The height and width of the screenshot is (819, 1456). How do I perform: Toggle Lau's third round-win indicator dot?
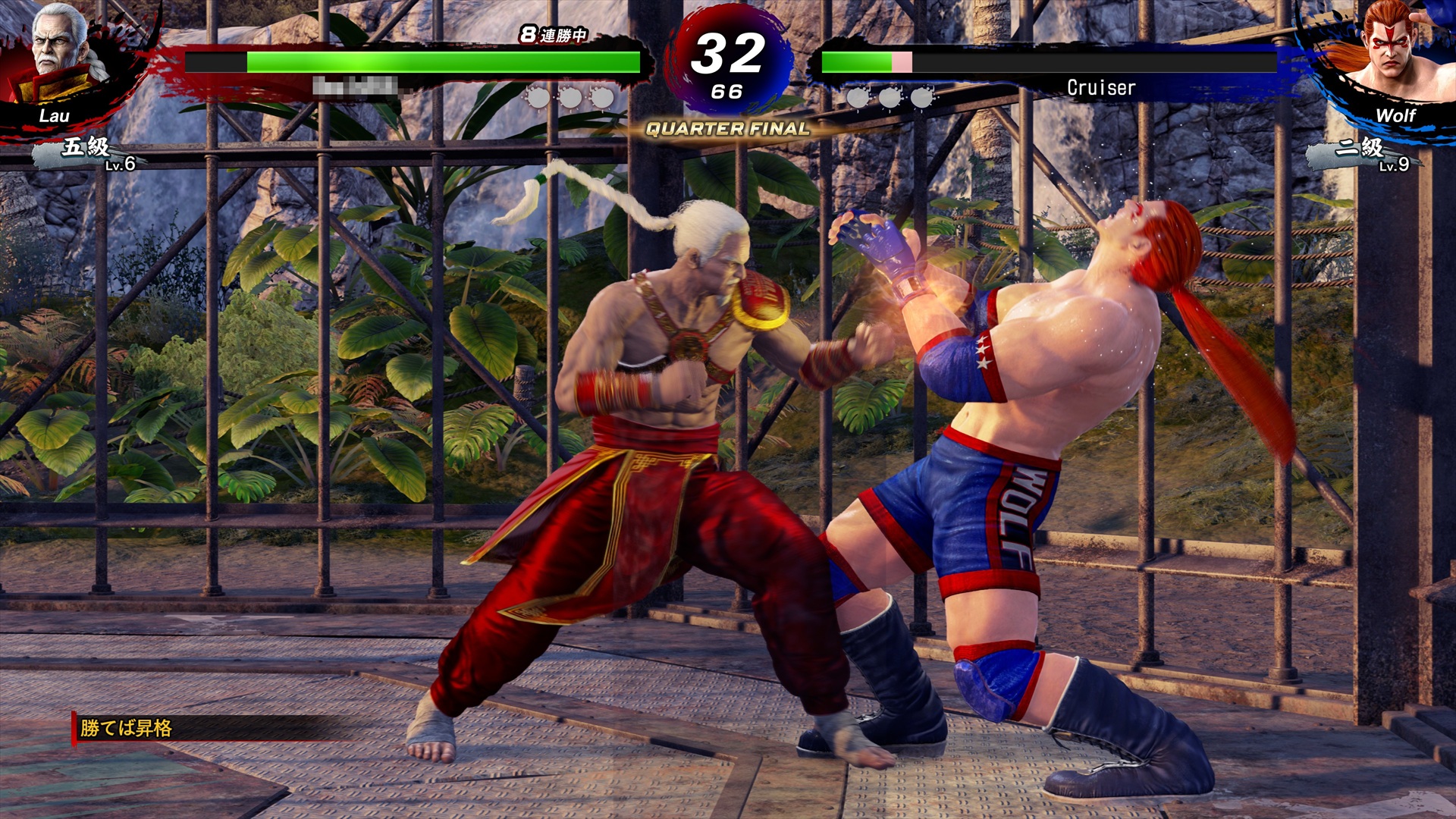(x=603, y=97)
